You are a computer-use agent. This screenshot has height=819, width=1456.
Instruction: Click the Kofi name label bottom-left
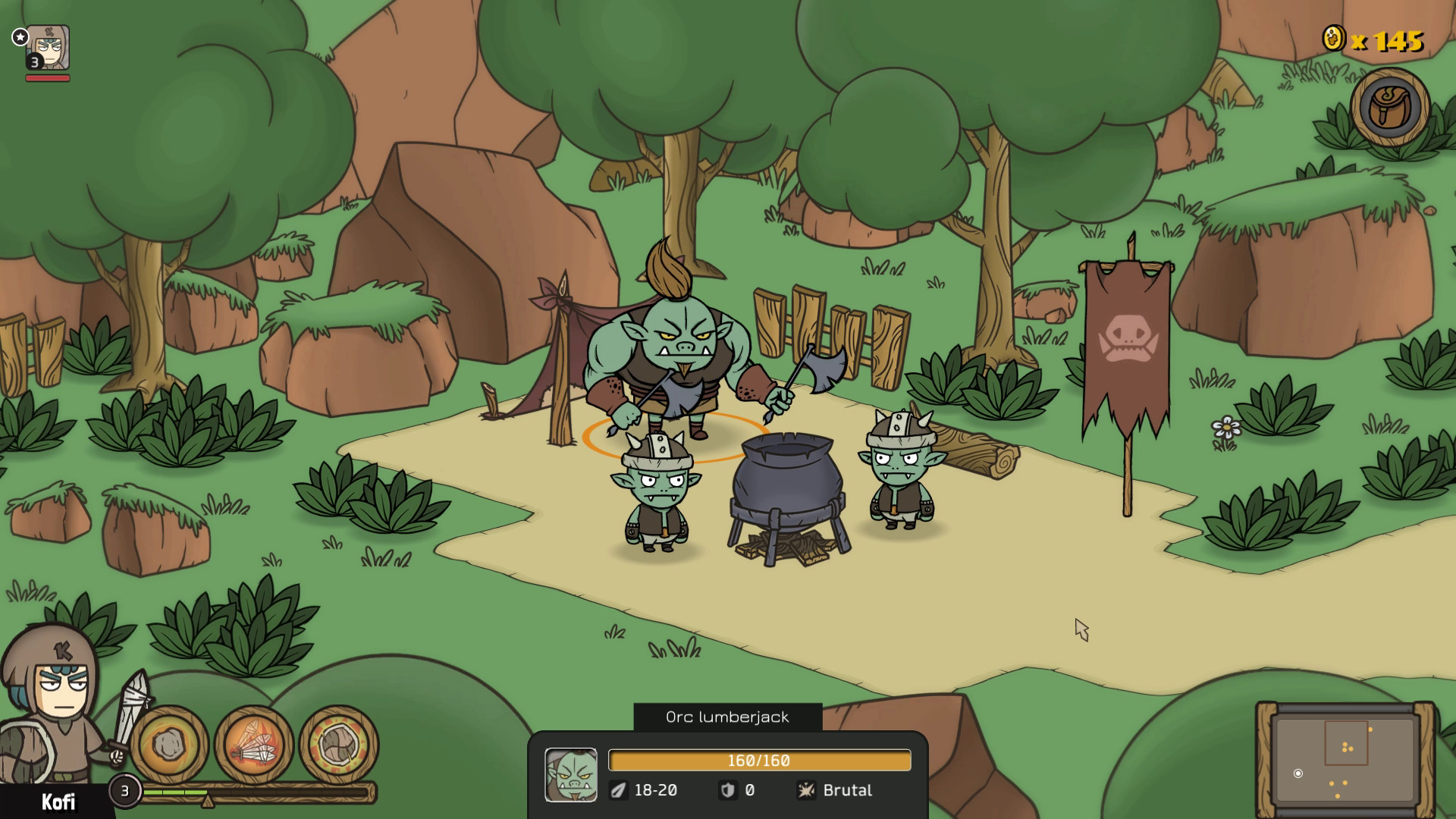coord(61,800)
